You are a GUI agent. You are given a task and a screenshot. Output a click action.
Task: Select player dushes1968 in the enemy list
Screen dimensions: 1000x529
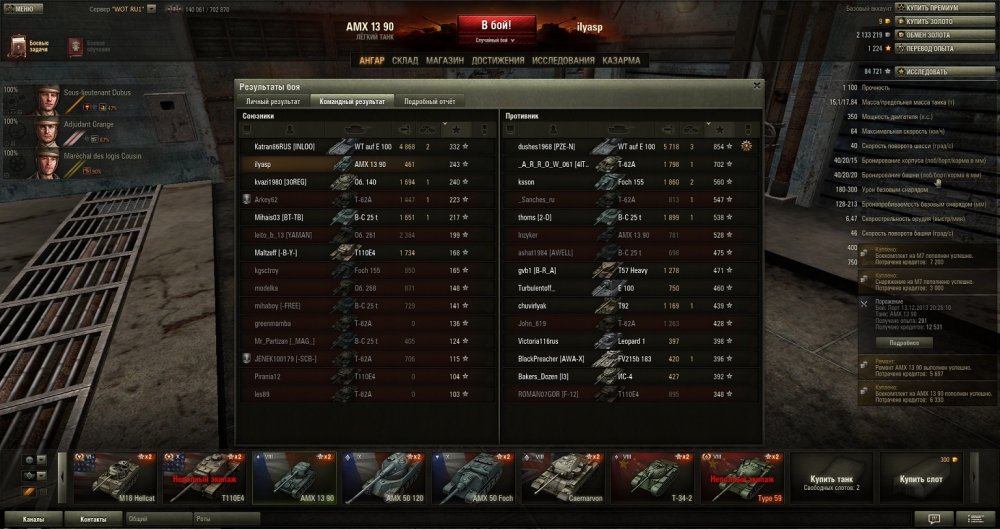(545, 146)
